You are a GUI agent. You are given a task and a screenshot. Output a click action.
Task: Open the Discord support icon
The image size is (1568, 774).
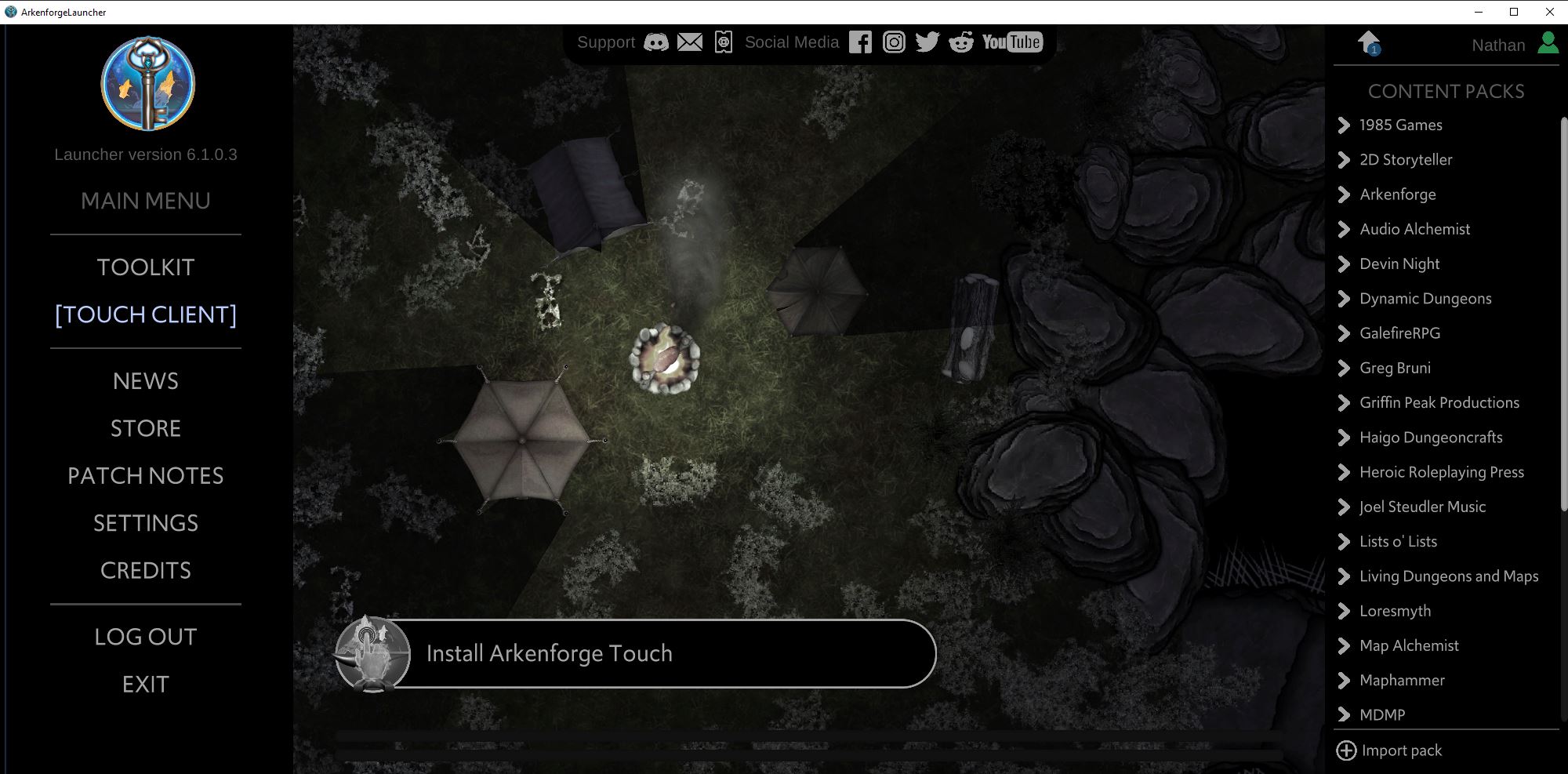(x=656, y=42)
